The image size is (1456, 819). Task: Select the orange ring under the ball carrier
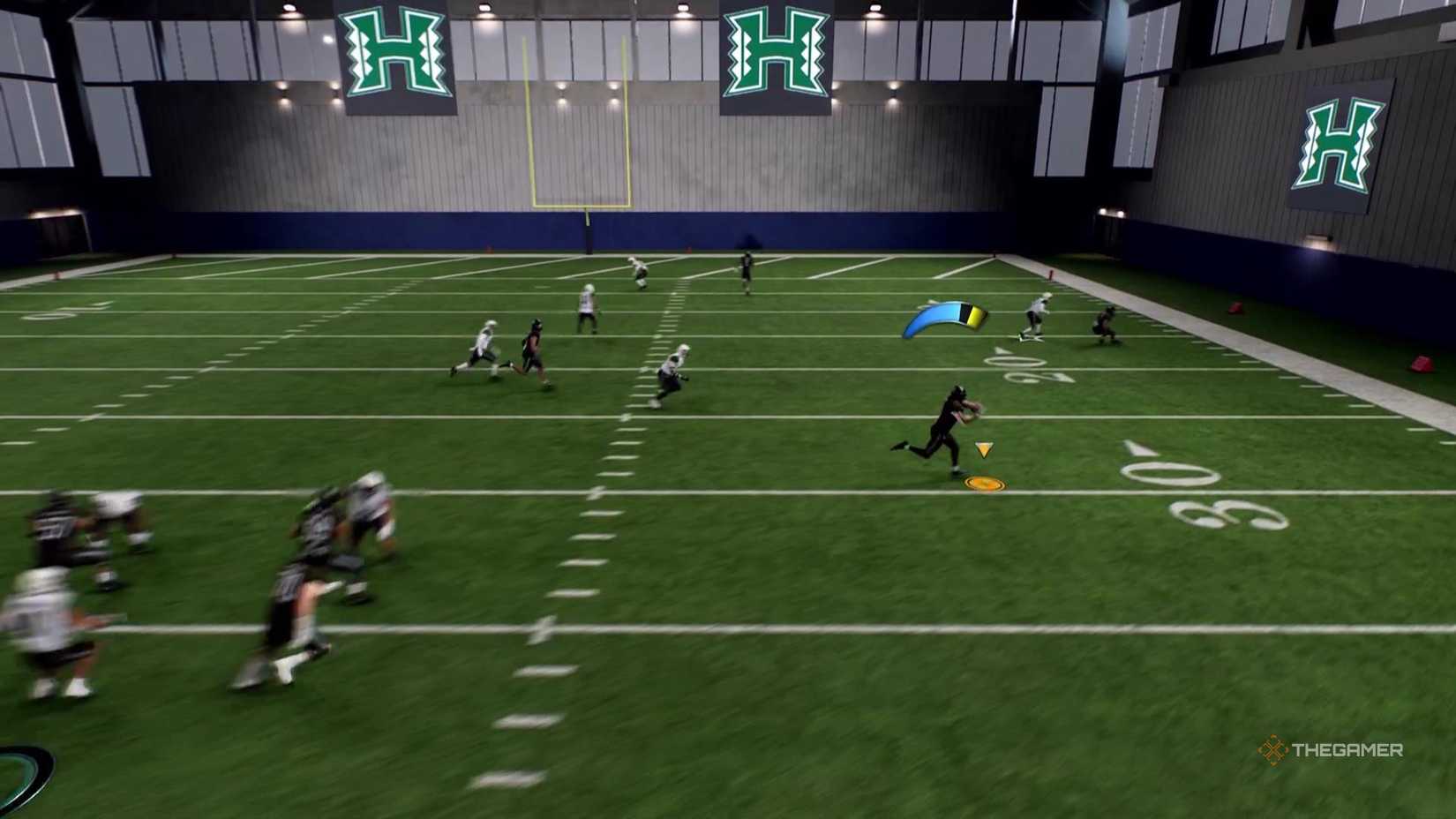[986, 484]
